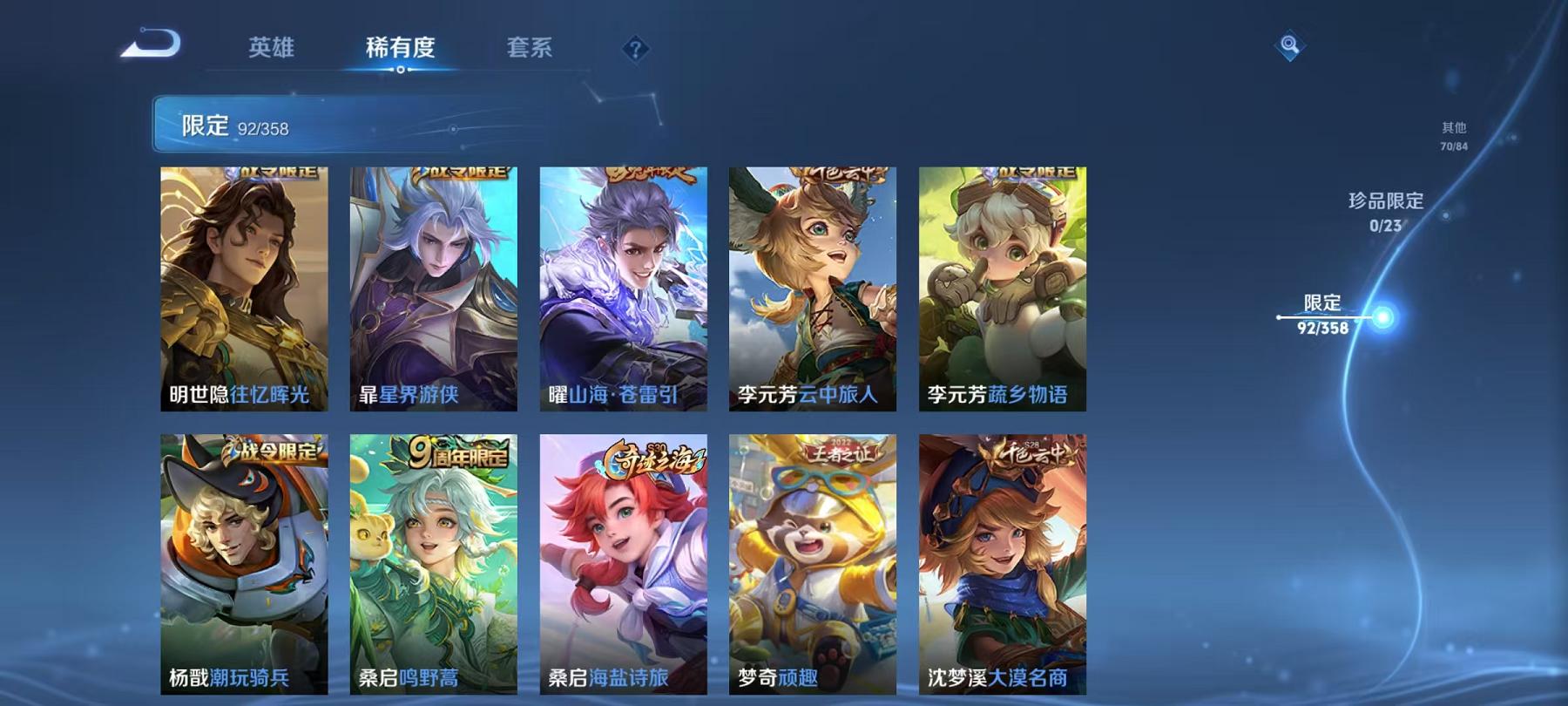Image resolution: width=1568 pixels, height=706 pixels.
Task: Switch to the 套系 tab
Action: point(530,50)
